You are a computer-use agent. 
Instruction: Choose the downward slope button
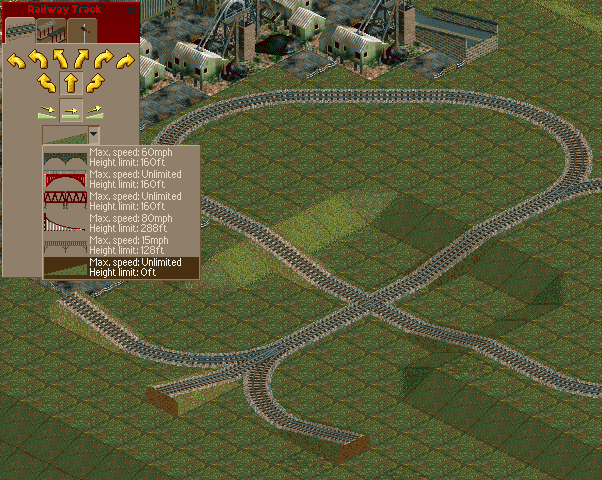46,110
